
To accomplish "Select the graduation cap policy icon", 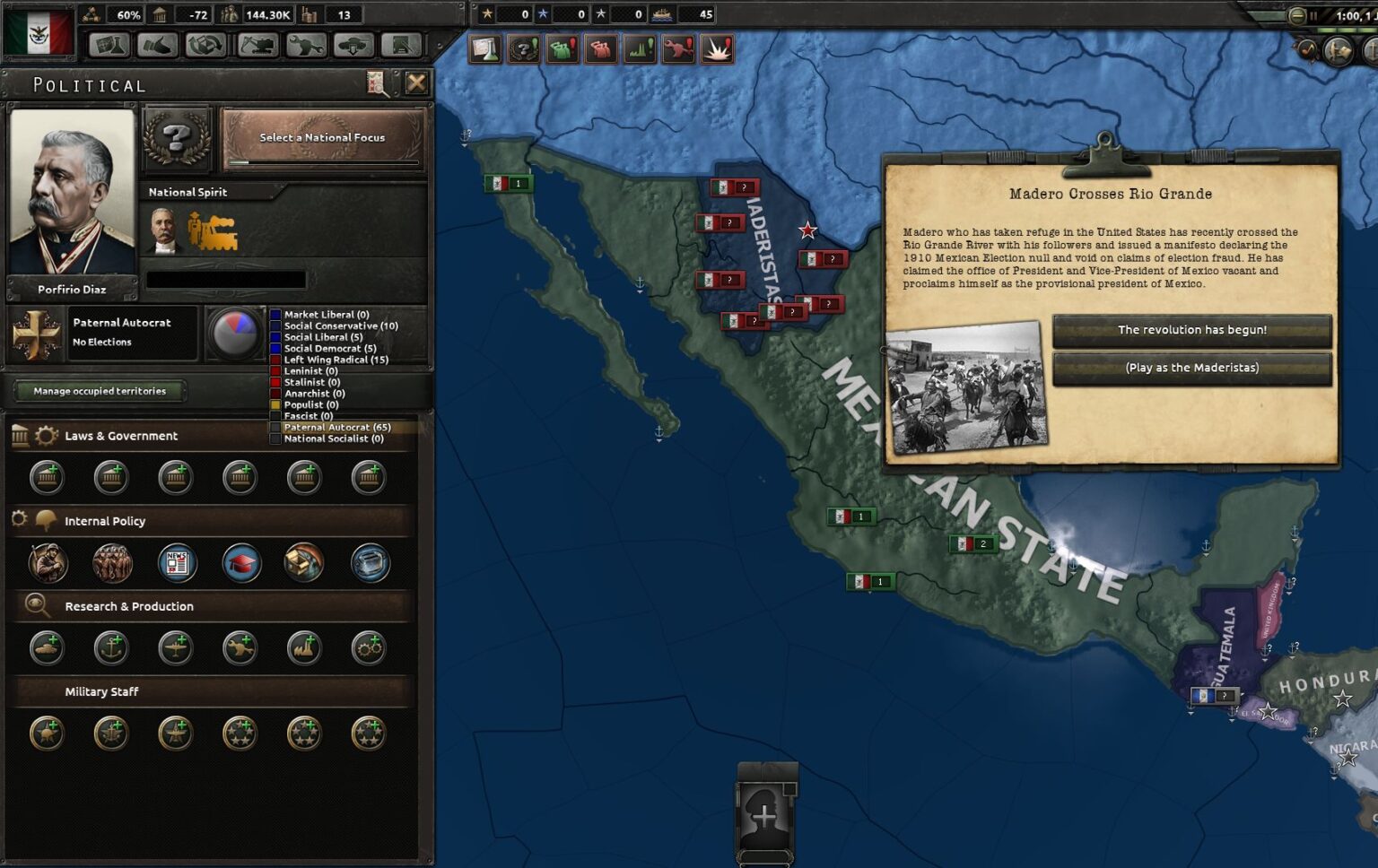I will coord(241,563).
